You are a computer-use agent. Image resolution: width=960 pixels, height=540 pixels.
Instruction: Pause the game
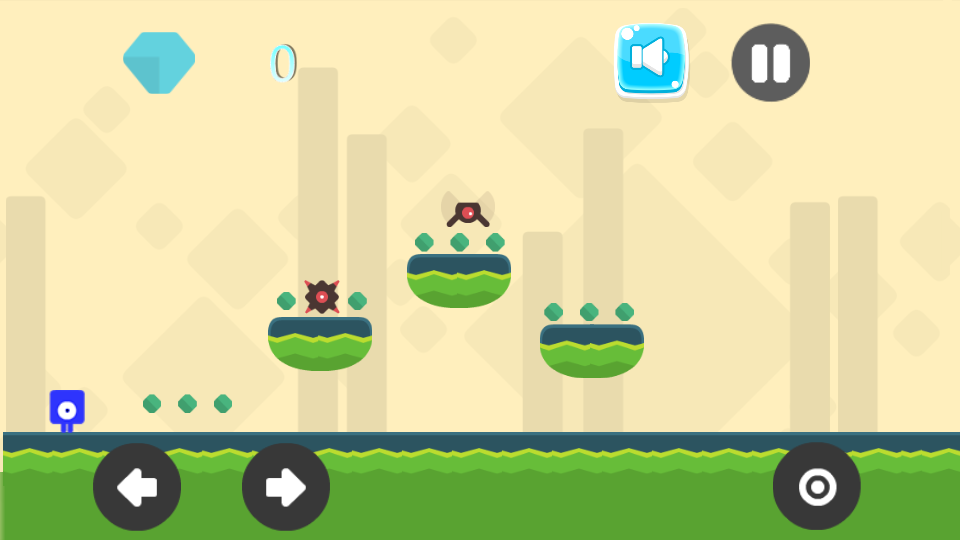pyautogui.click(x=770, y=63)
